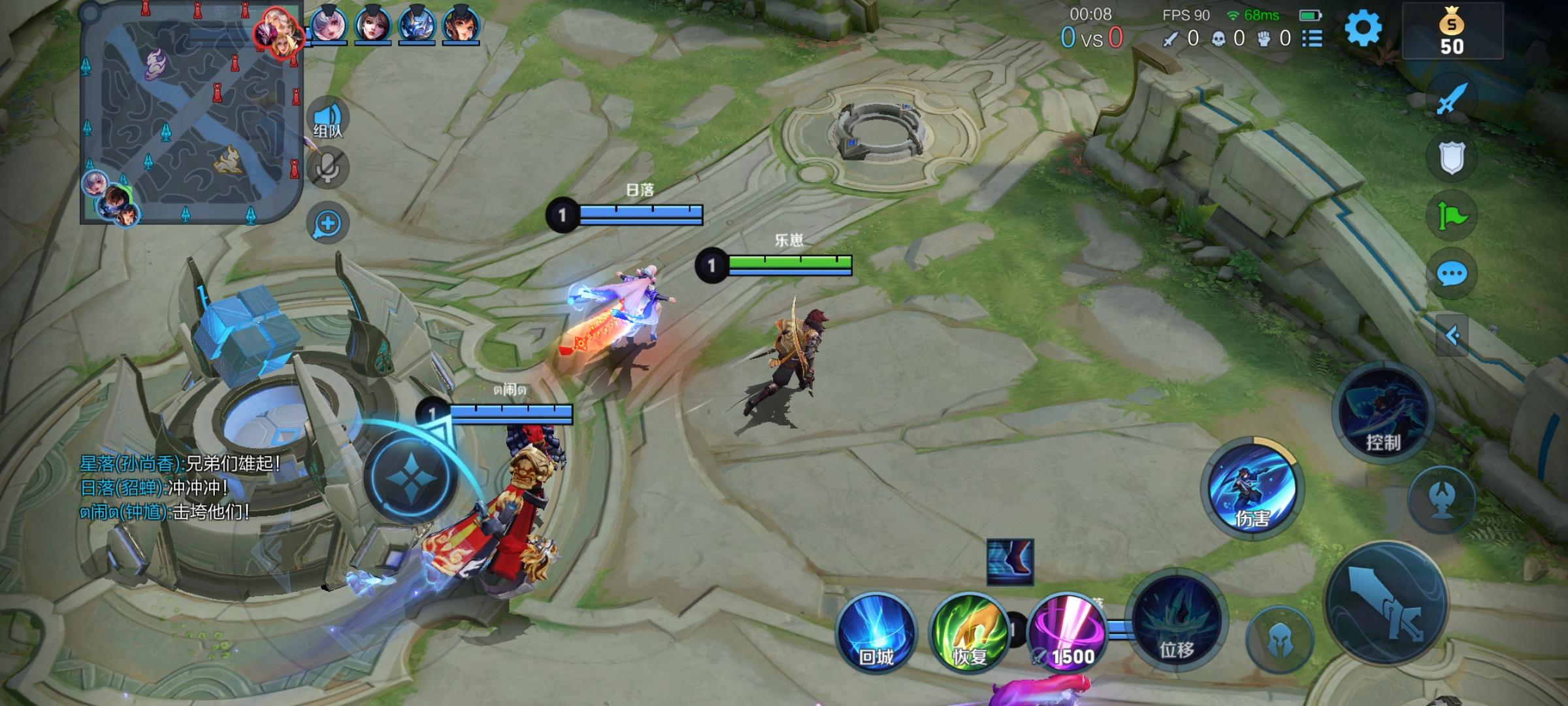The height and width of the screenshot is (706, 1568).
Task: Activate the 回城 recall button
Action: [876, 633]
